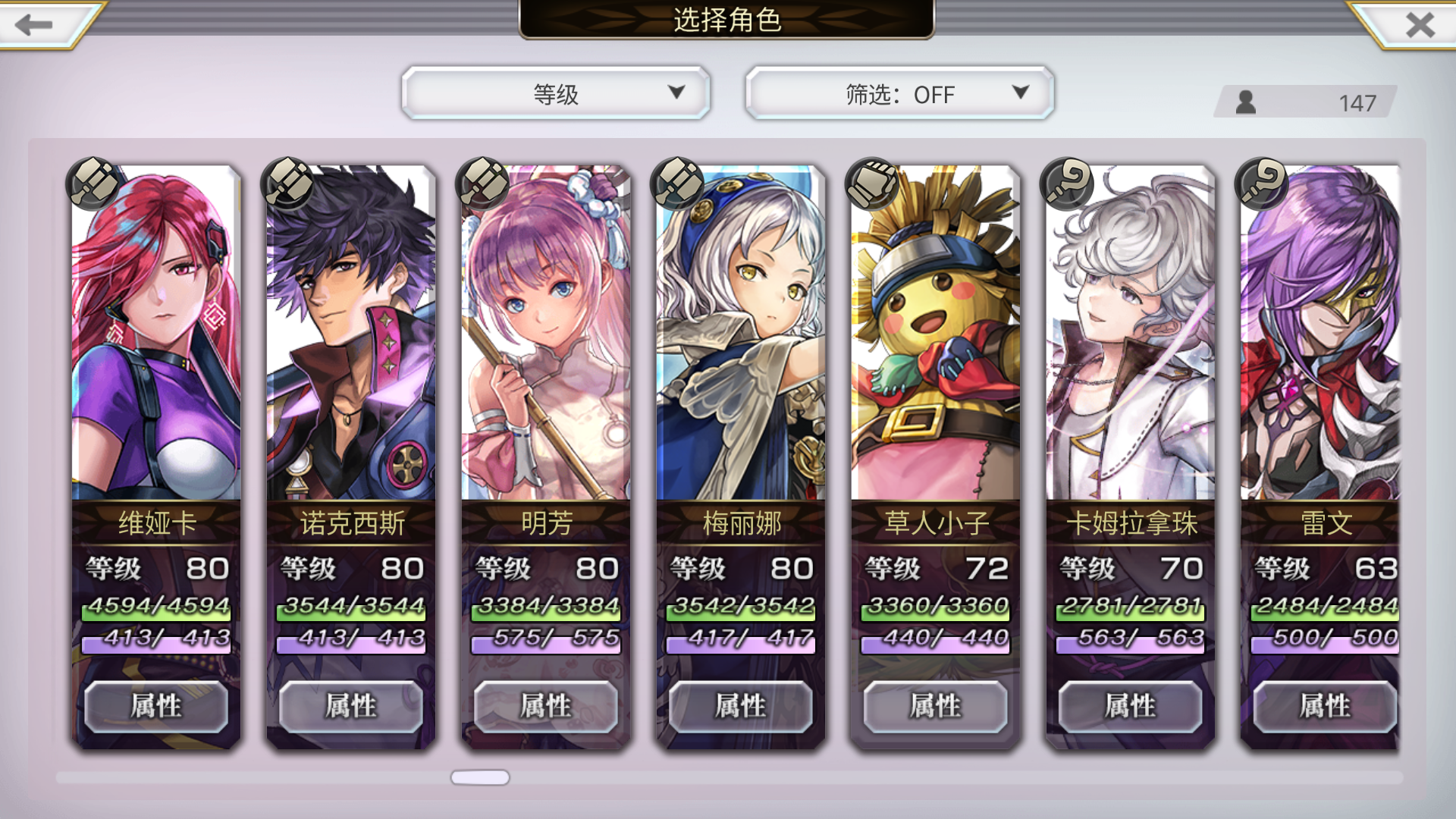View 诺克西斯's 属性 stats

350,705
